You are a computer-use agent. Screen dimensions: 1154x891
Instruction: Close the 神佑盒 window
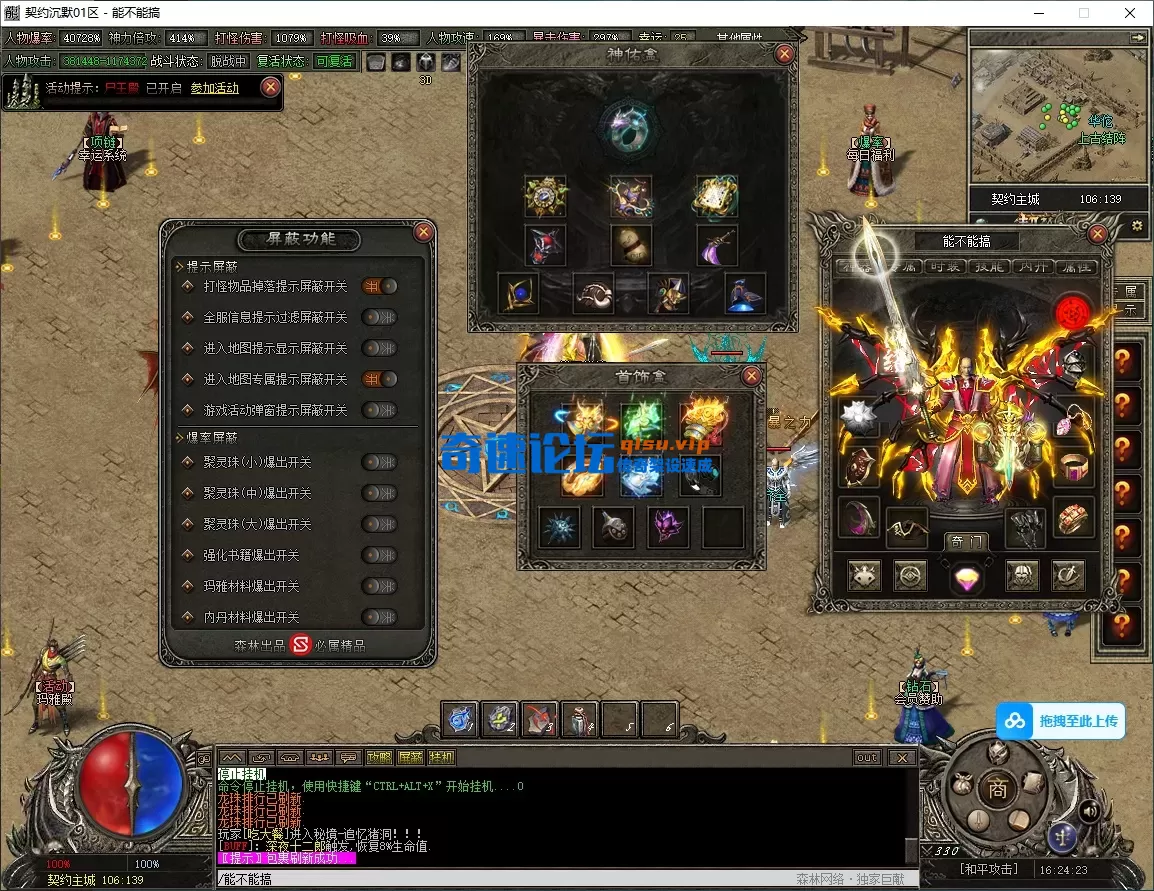coord(784,54)
